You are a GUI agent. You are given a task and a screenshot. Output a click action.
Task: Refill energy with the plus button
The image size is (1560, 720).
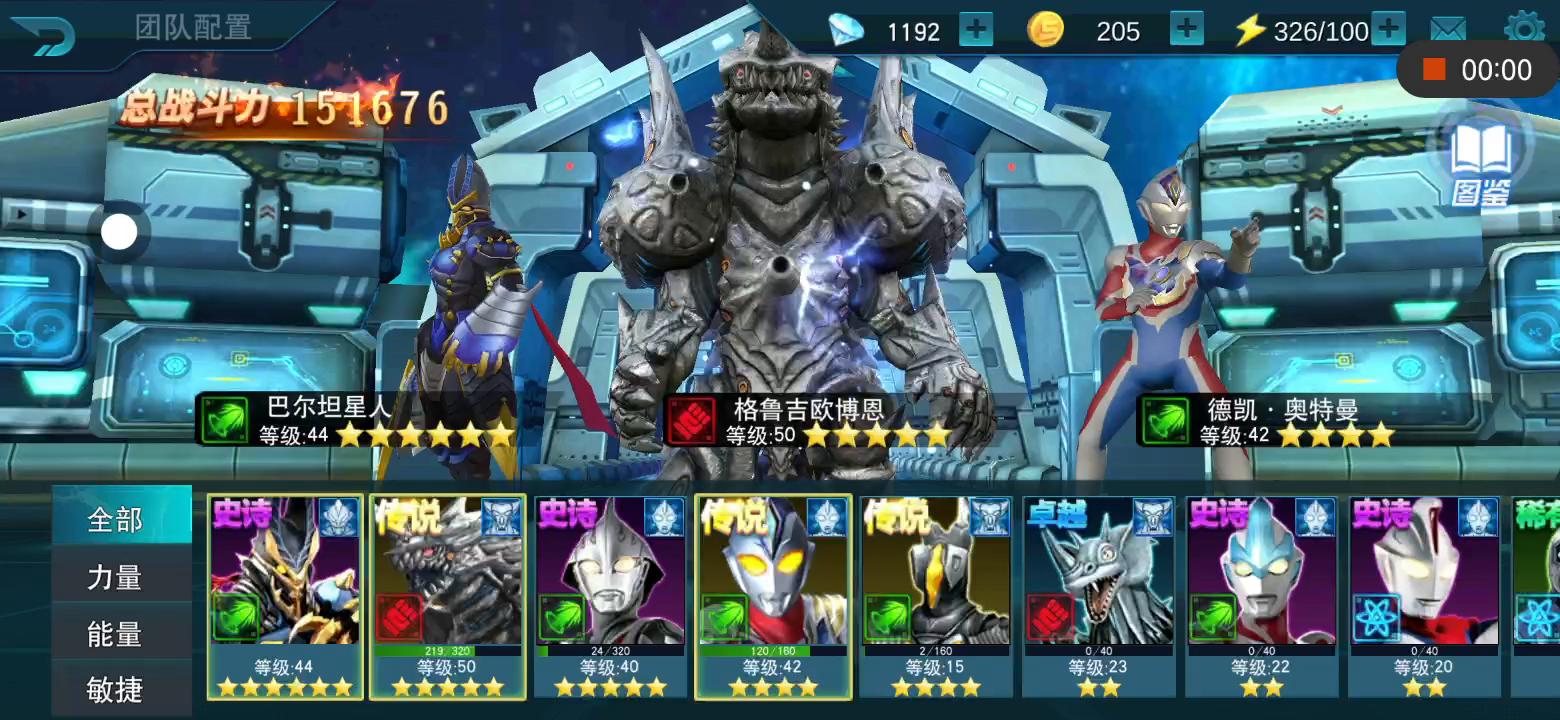tap(1388, 30)
